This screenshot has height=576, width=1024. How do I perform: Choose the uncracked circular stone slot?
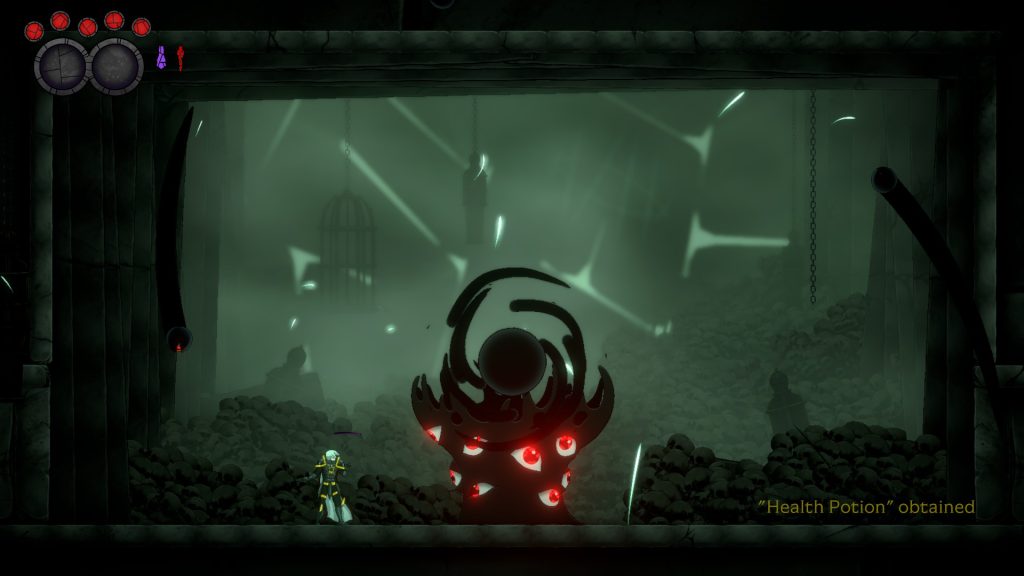pos(116,66)
